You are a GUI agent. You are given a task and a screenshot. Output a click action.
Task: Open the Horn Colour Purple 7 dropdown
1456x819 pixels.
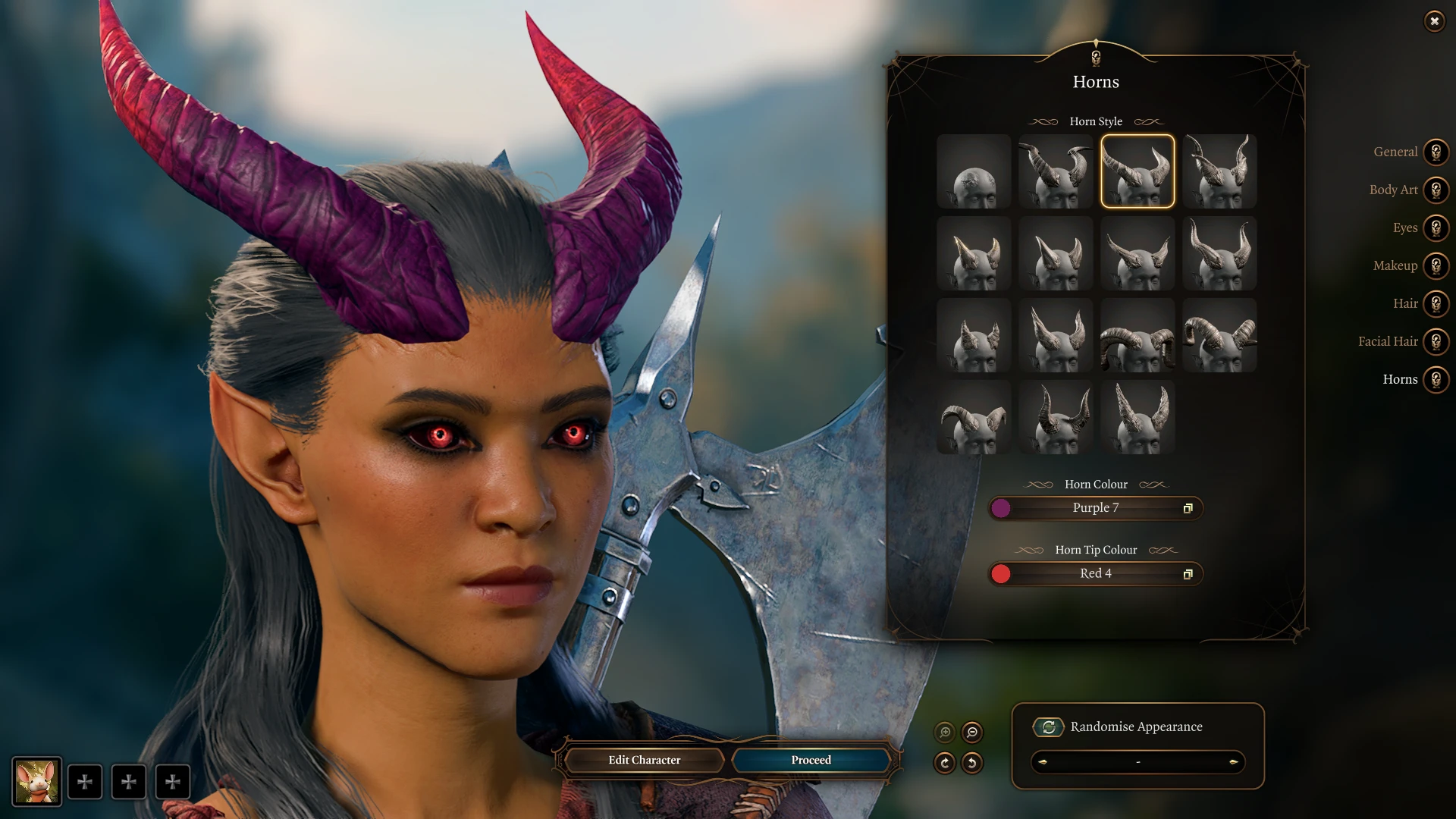(1096, 508)
